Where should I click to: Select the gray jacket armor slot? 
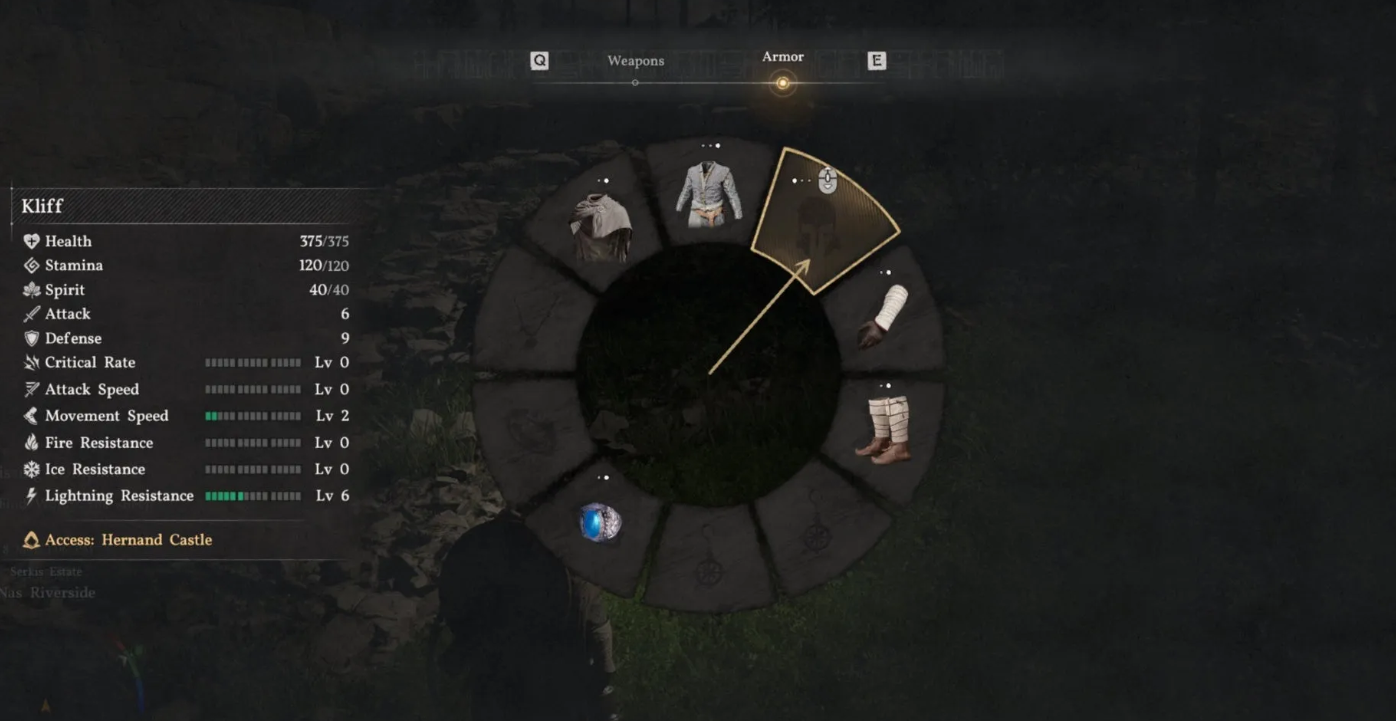[x=708, y=193]
